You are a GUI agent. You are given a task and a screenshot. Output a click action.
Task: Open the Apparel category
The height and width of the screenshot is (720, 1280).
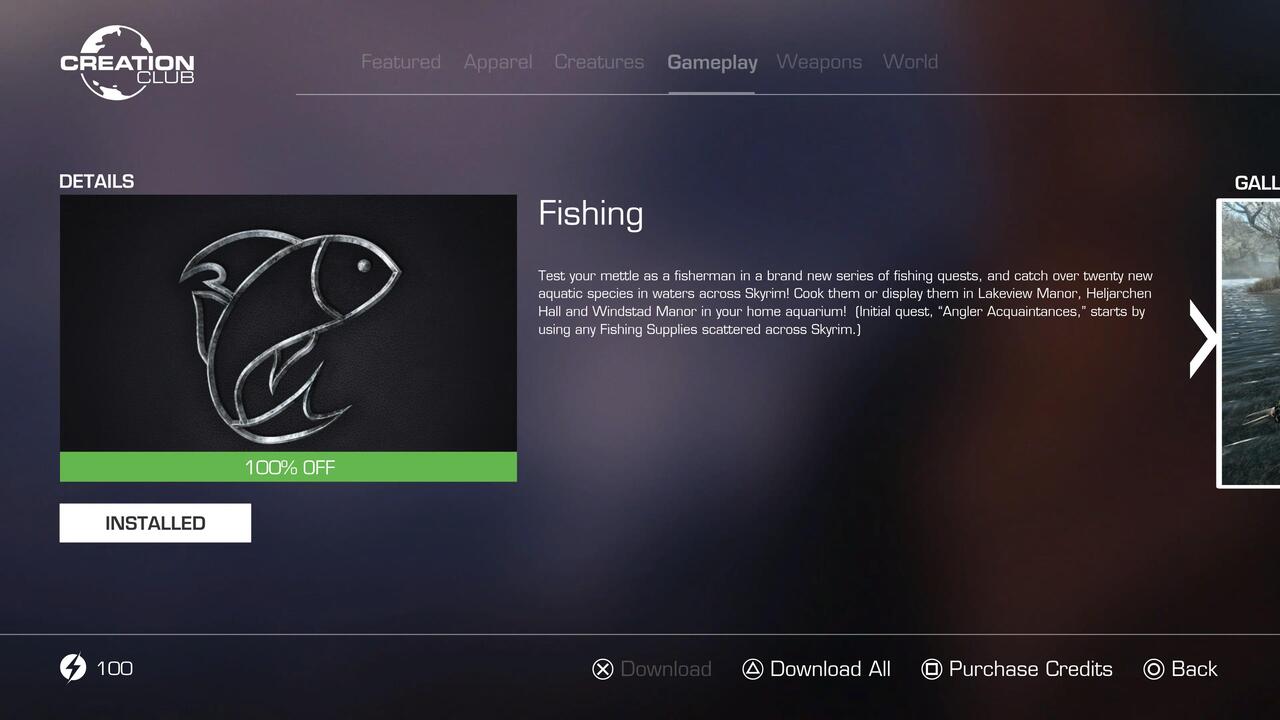[x=498, y=61]
